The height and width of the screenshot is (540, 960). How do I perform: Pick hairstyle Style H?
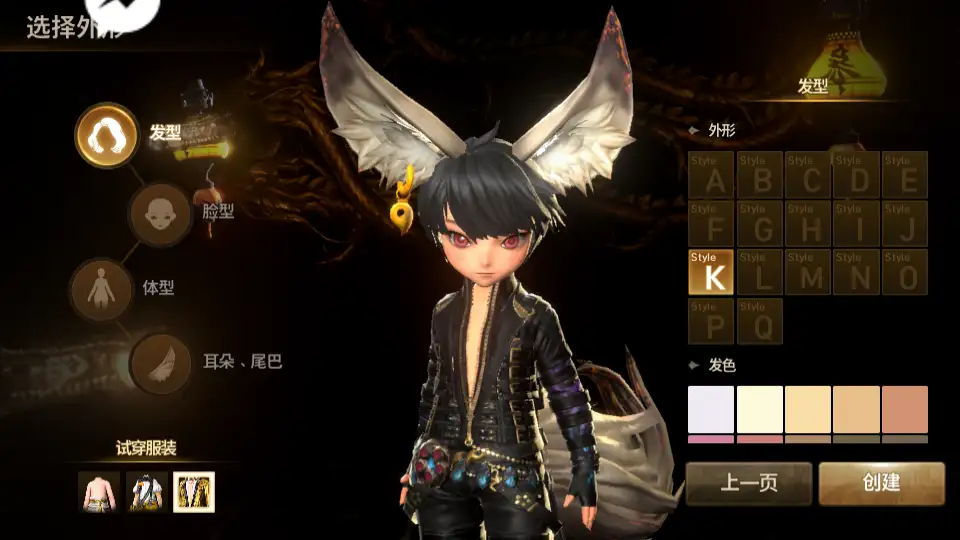click(807, 224)
